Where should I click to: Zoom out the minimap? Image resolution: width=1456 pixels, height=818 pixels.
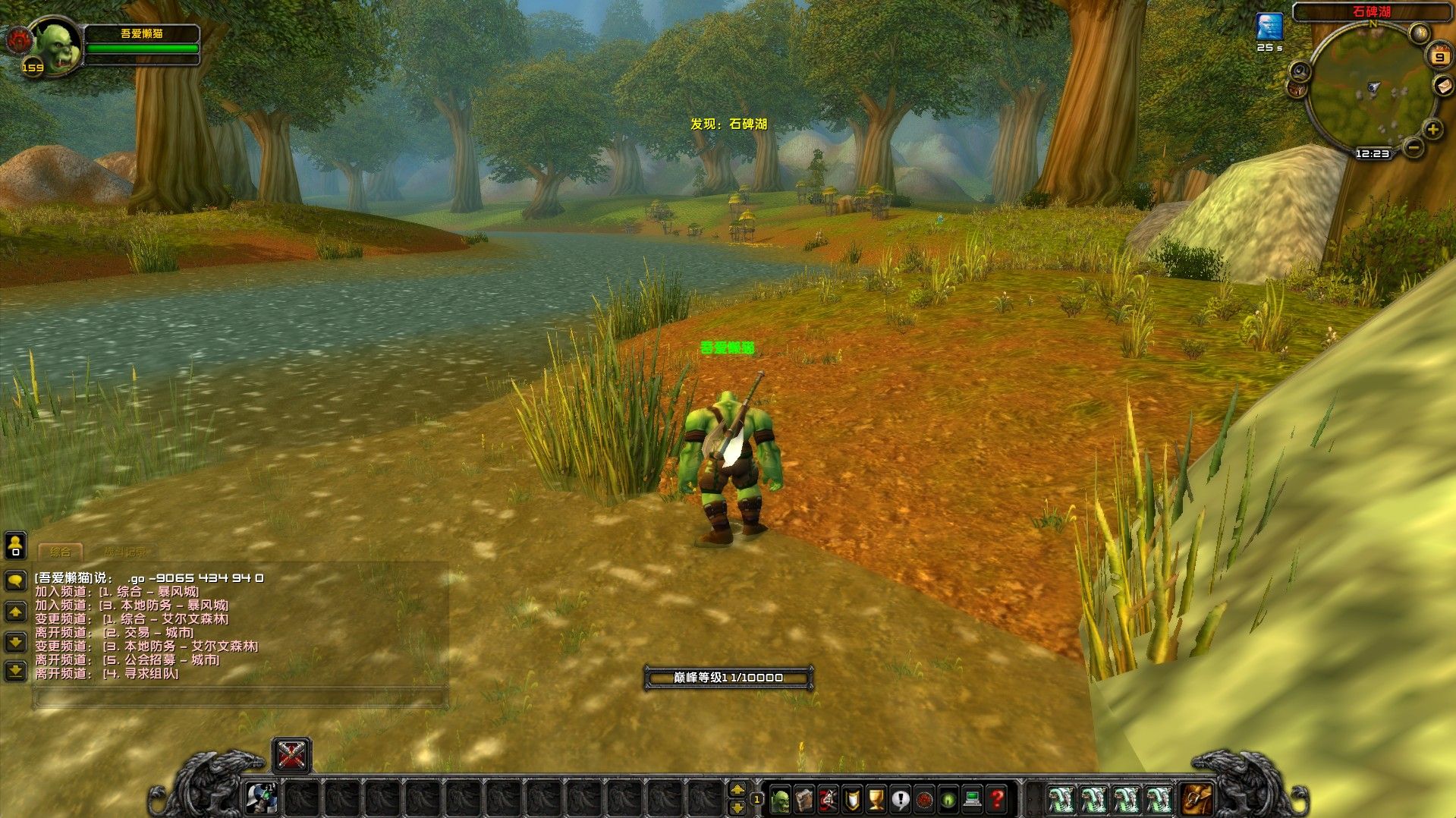1413,147
